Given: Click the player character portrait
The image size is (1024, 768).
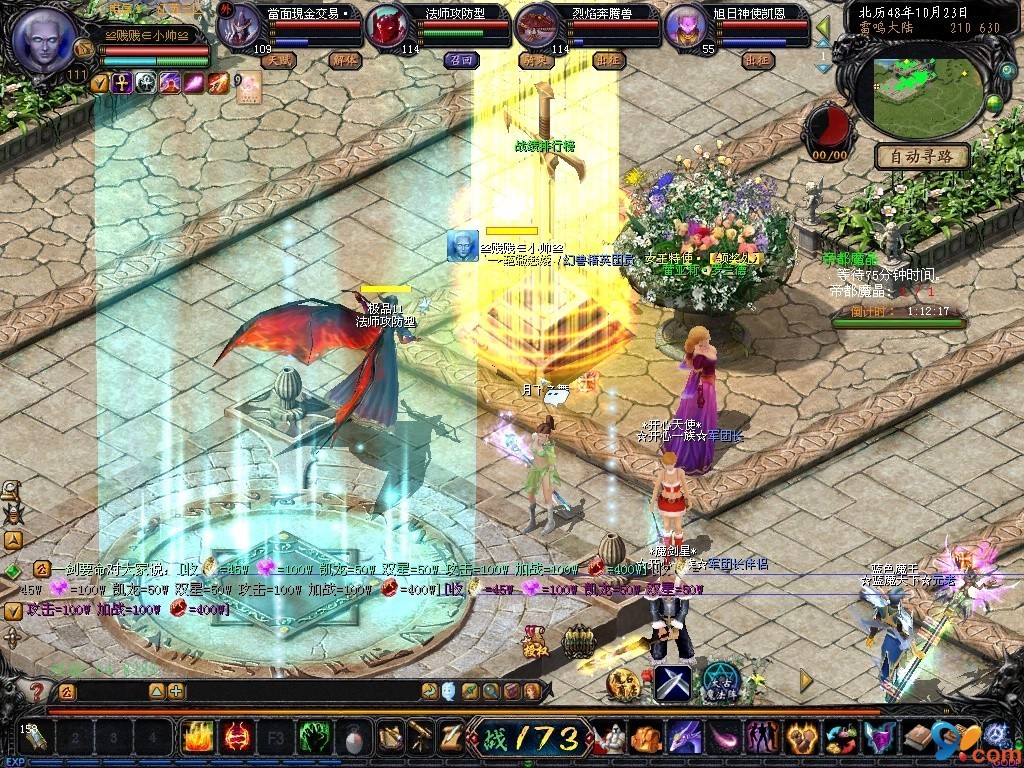Looking at the screenshot, I should click(x=44, y=39).
